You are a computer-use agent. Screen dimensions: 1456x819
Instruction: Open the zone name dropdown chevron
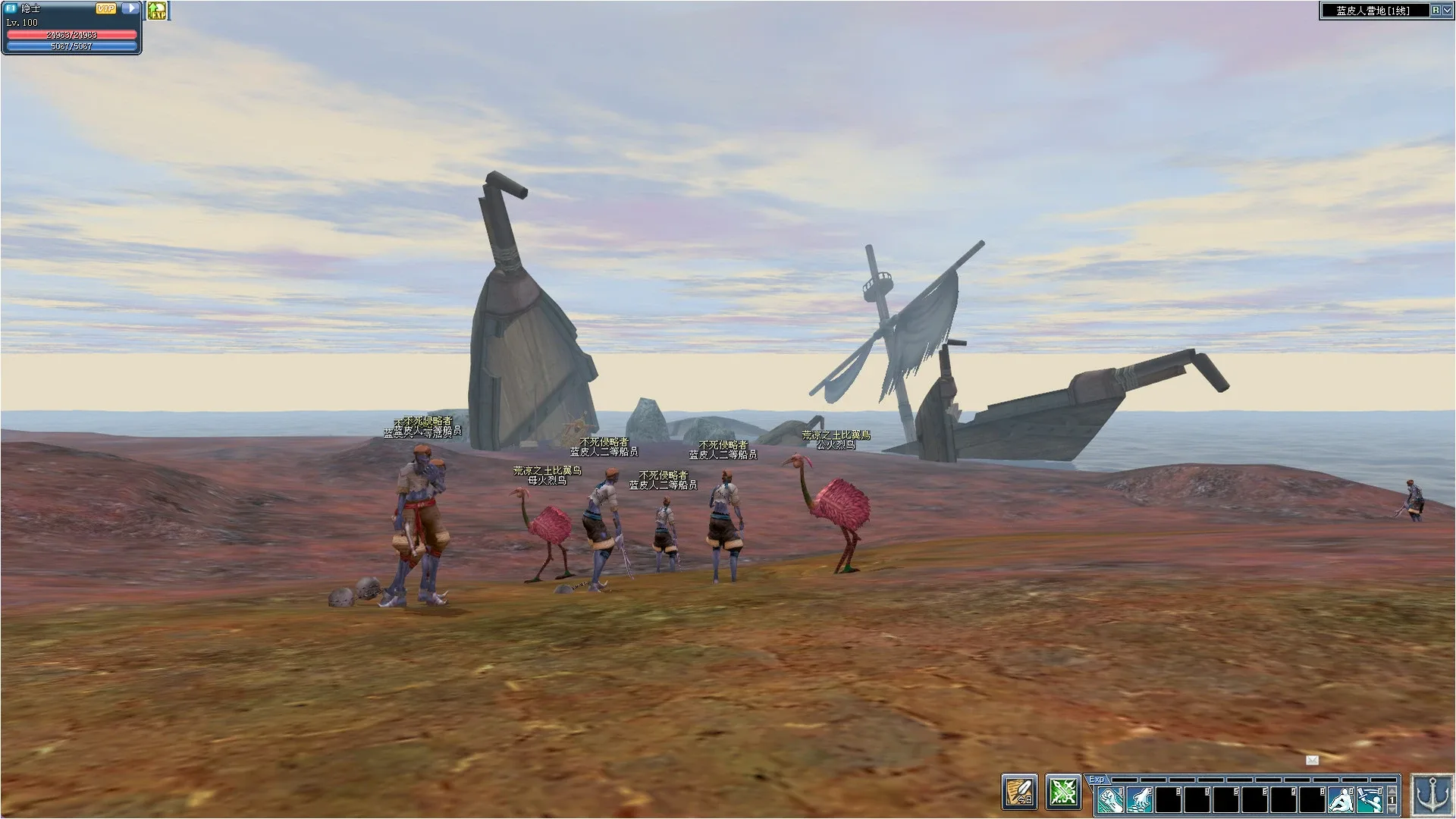[1445, 11]
